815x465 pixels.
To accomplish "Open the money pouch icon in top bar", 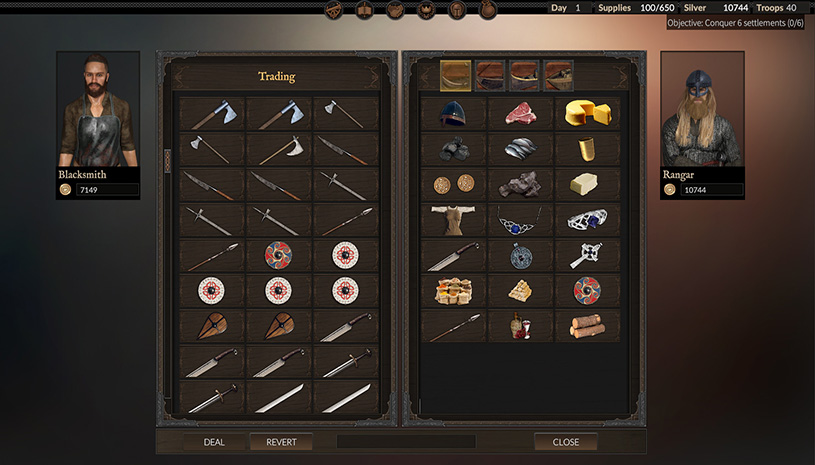I will 487,10.
